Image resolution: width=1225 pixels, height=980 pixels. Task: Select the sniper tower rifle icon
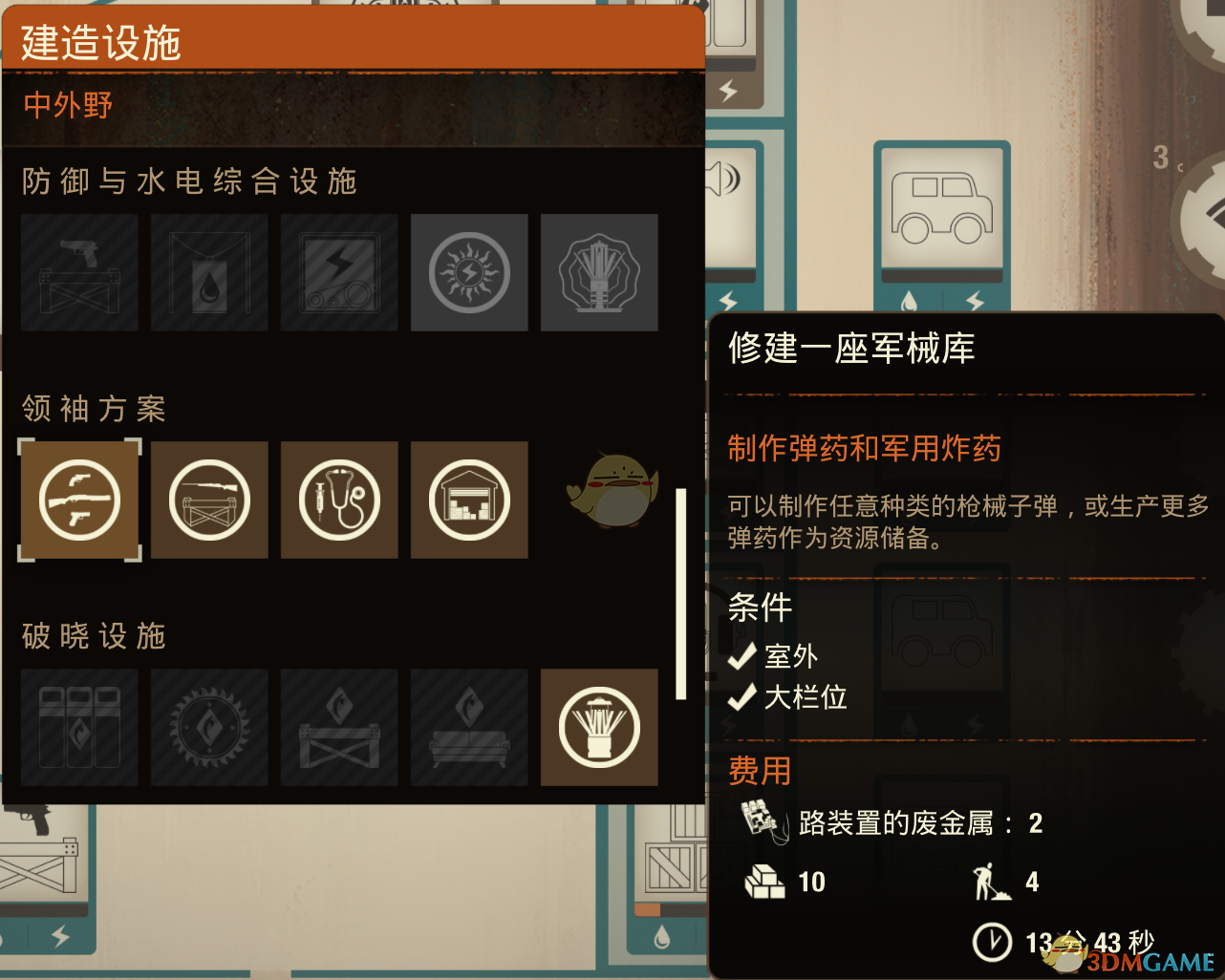(209, 500)
